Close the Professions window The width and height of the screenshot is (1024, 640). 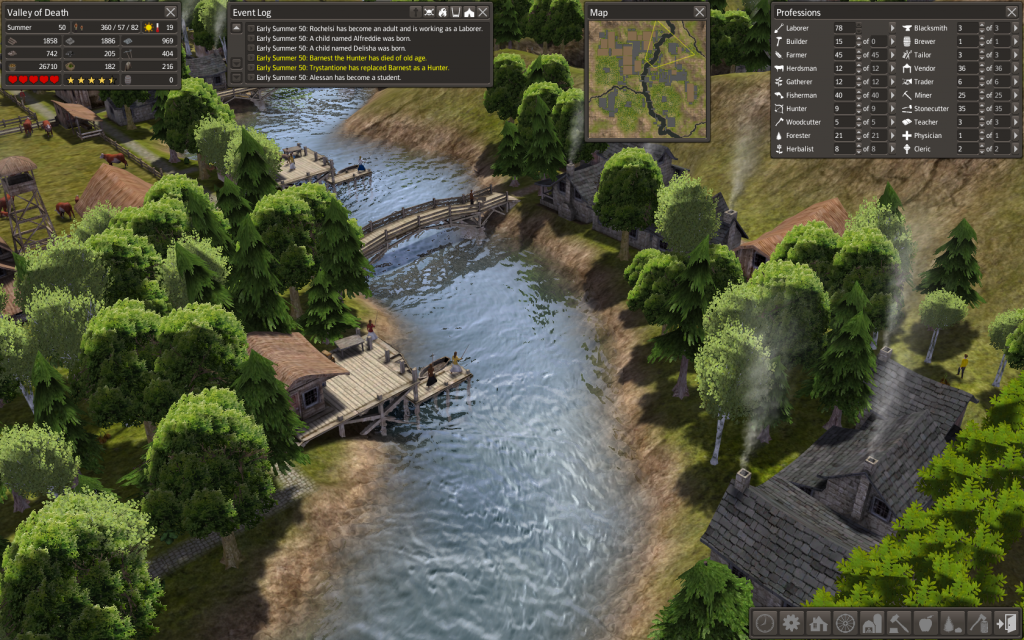(x=1012, y=12)
